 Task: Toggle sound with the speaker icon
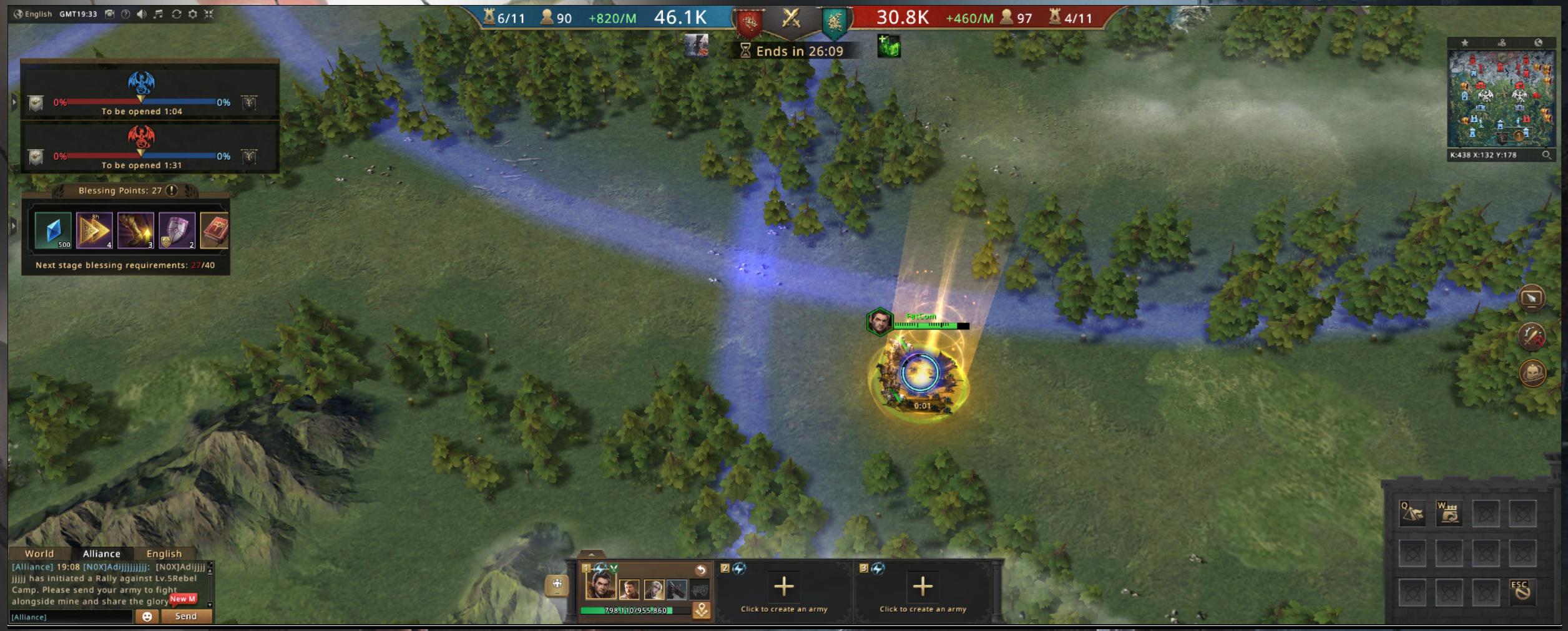pyautogui.click(x=142, y=14)
